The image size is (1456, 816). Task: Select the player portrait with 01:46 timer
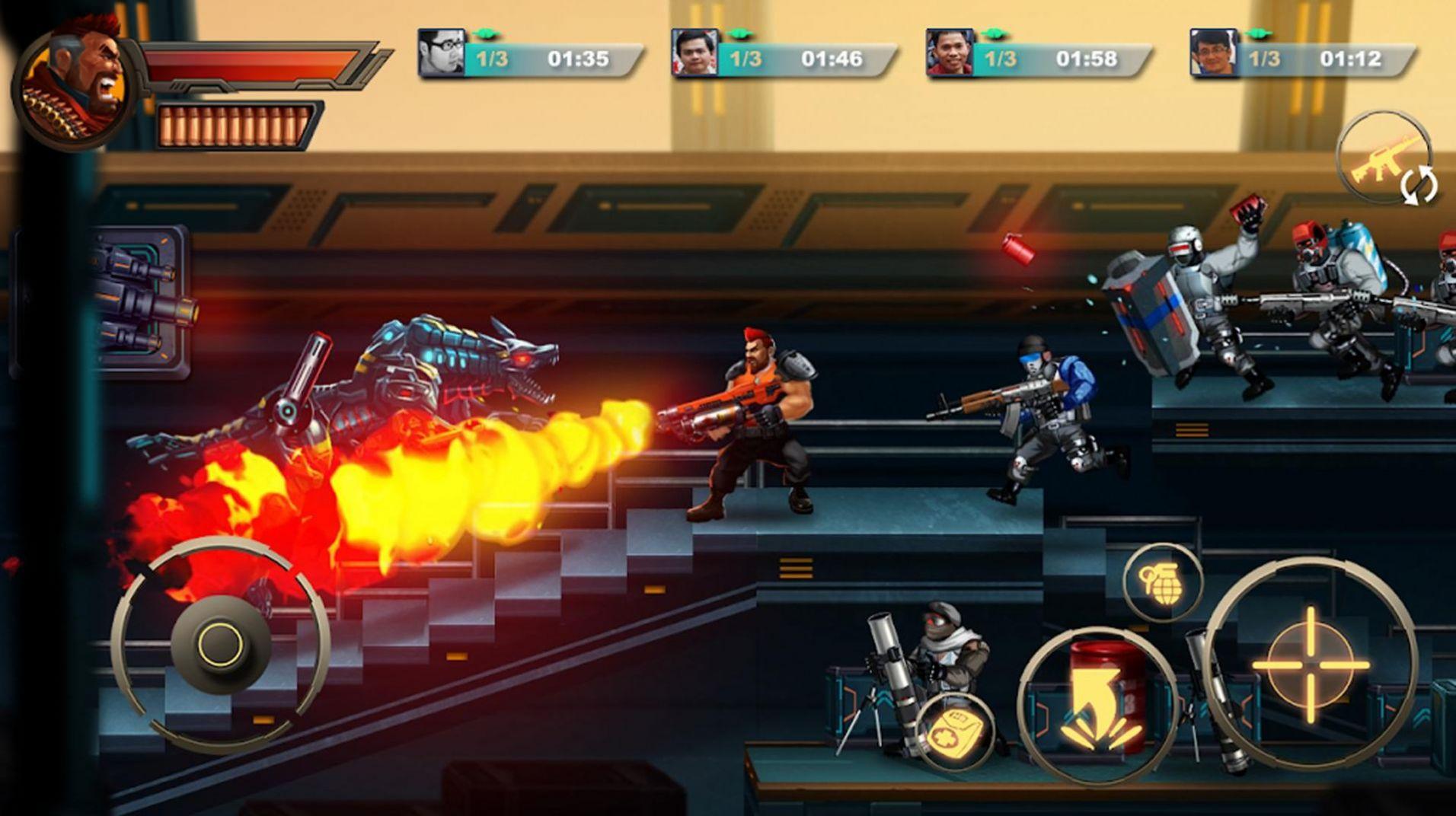694,53
